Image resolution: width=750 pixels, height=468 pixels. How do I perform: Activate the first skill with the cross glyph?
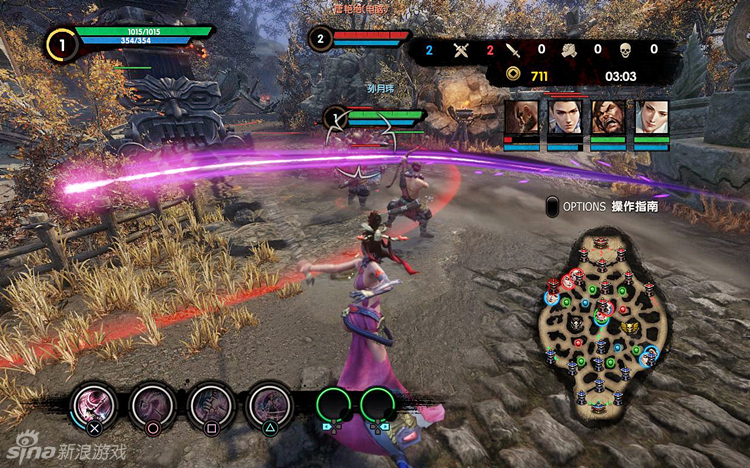pyautogui.click(x=94, y=405)
